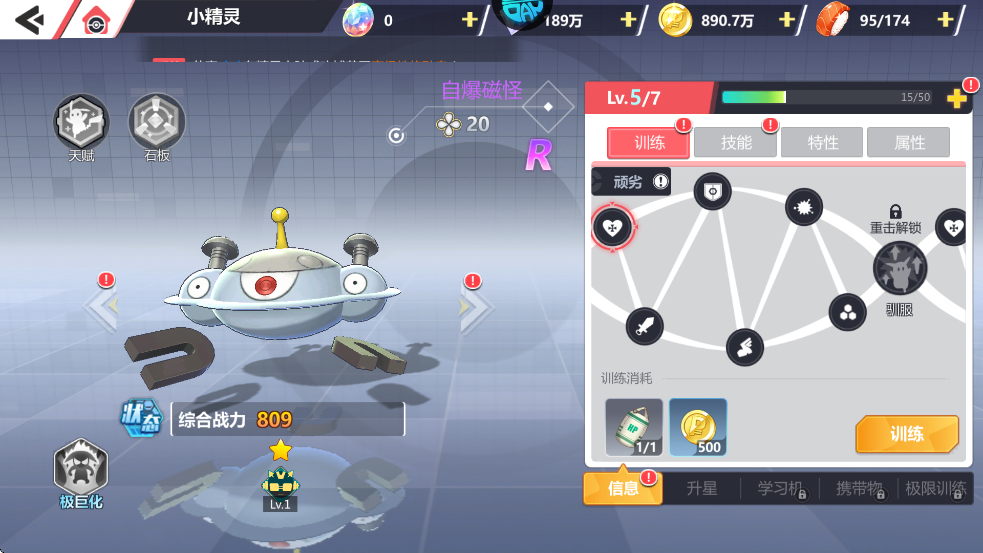Switch to the 技能 skills tab

point(736,143)
